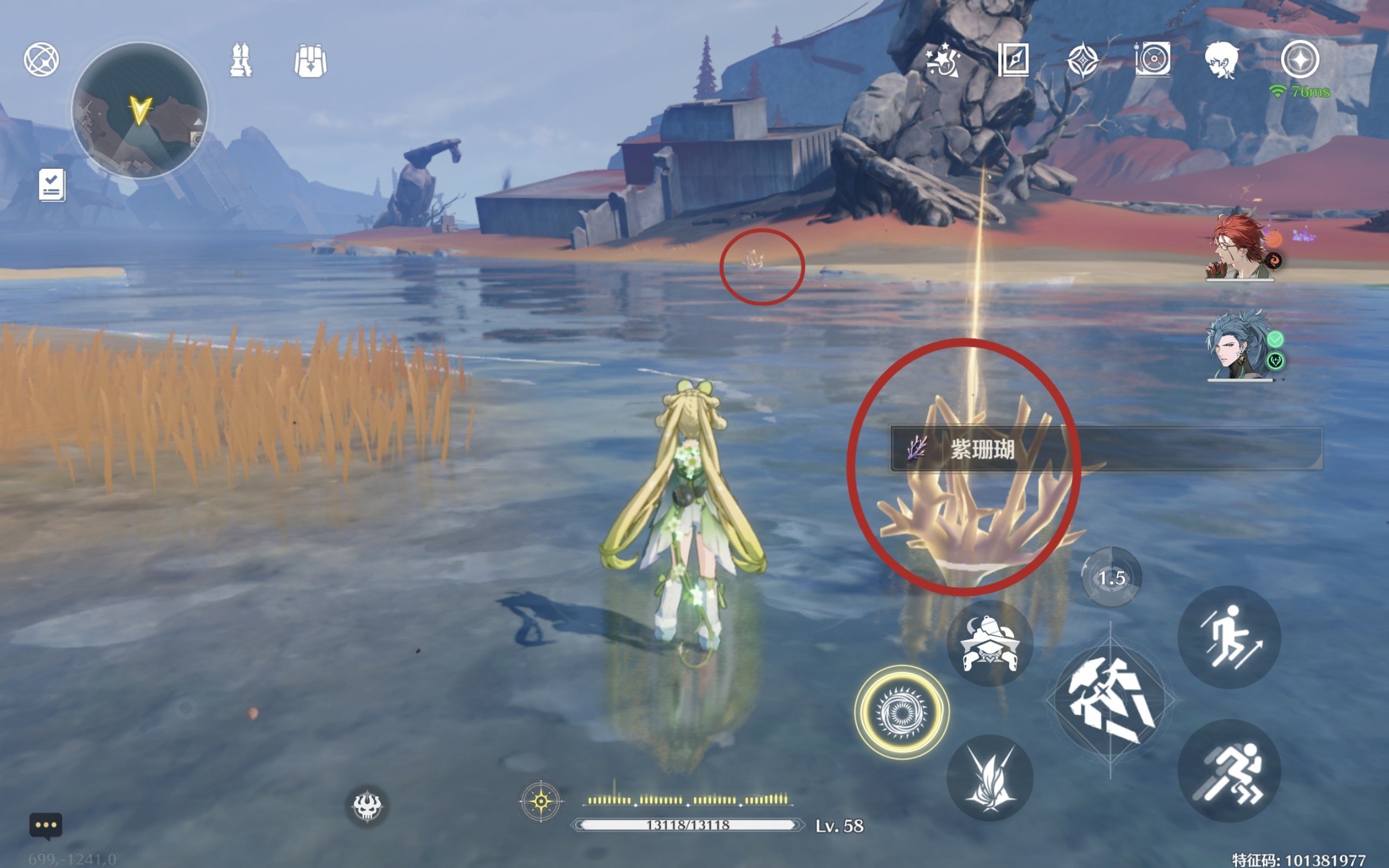
Task: Open the quest checklist icon
Action: [x=52, y=185]
